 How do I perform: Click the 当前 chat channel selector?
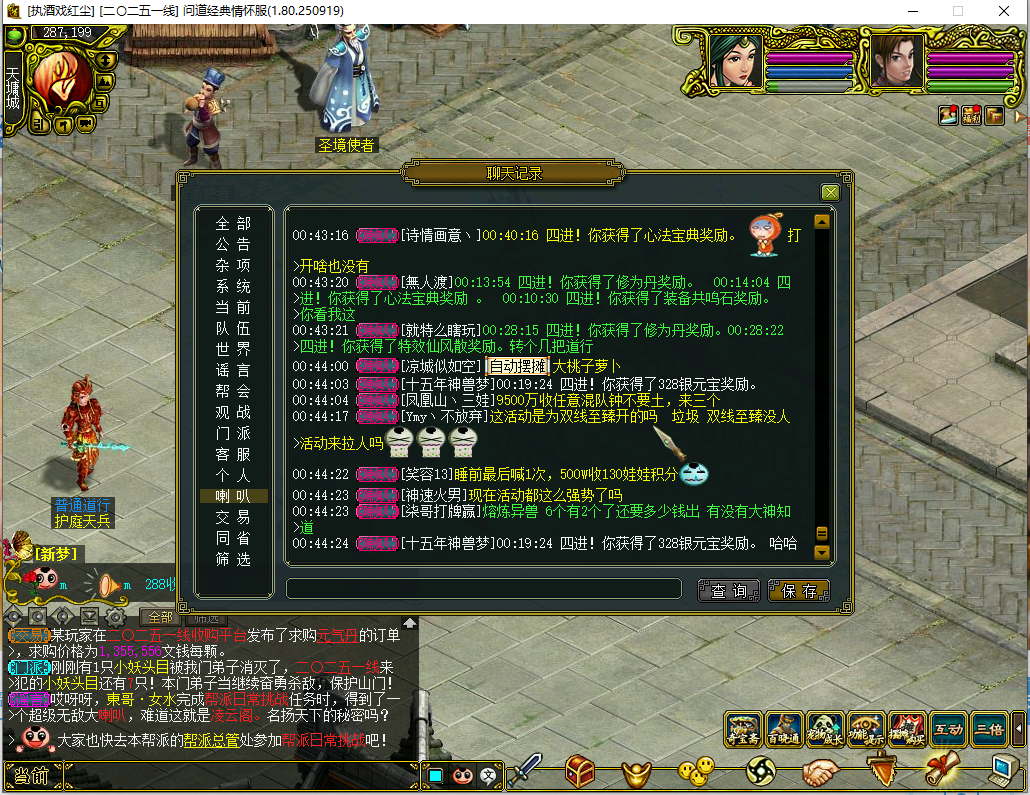[32, 776]
